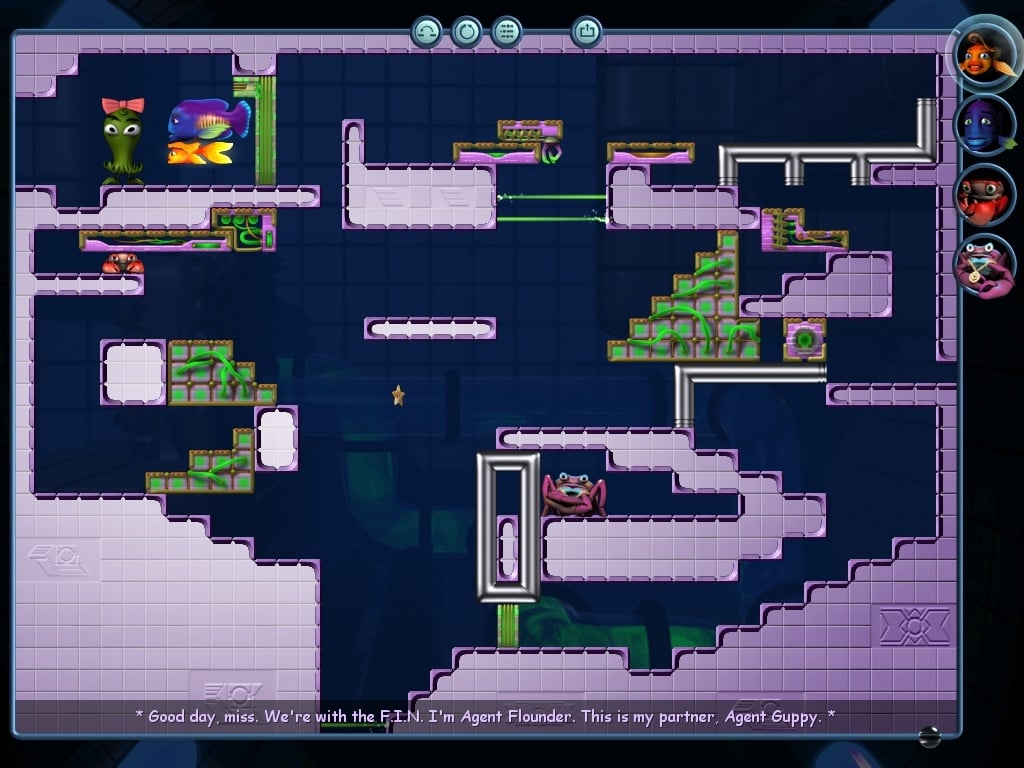Screen dimensions: 1024x768
Task: Click the exit level button
Action: [x=587, y=32]
